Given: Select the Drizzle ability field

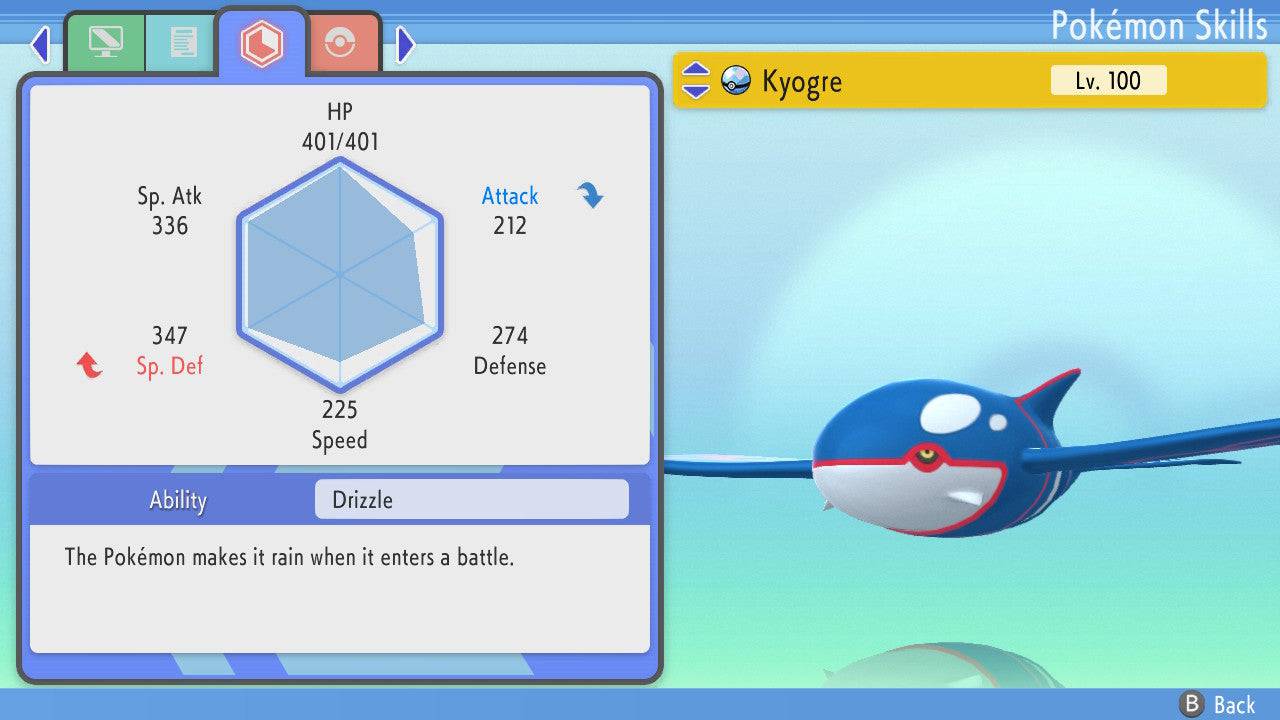Looking at the screenshot, I should tap(471, 500).
